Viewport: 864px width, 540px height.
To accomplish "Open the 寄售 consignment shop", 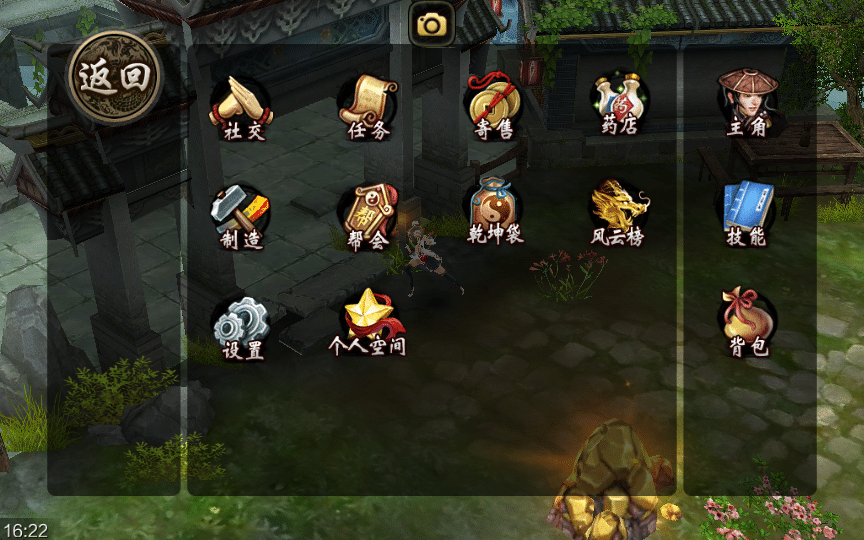I will (x=494, y=106).
